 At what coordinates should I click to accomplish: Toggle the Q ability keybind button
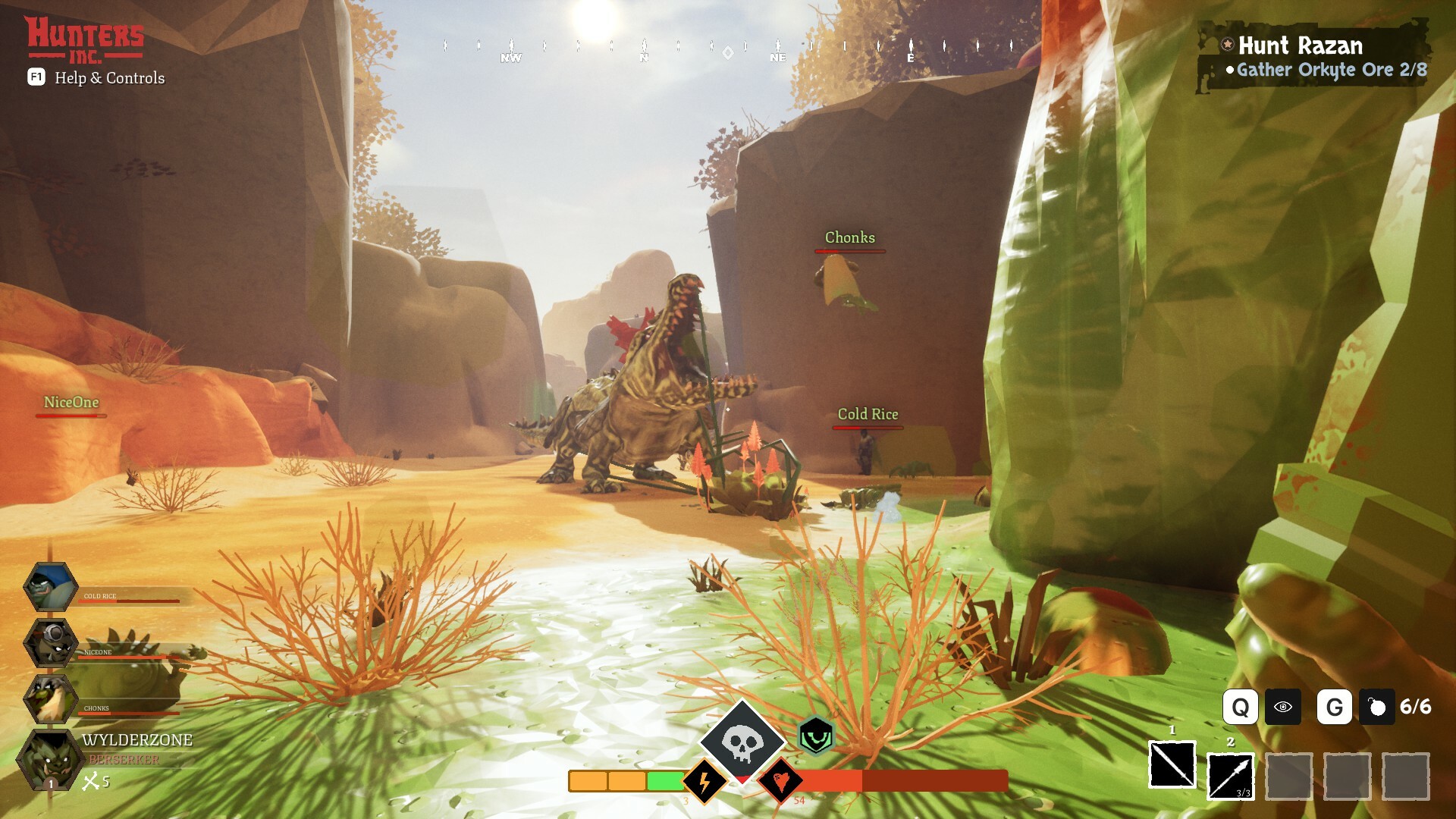tap(1242, 708)
